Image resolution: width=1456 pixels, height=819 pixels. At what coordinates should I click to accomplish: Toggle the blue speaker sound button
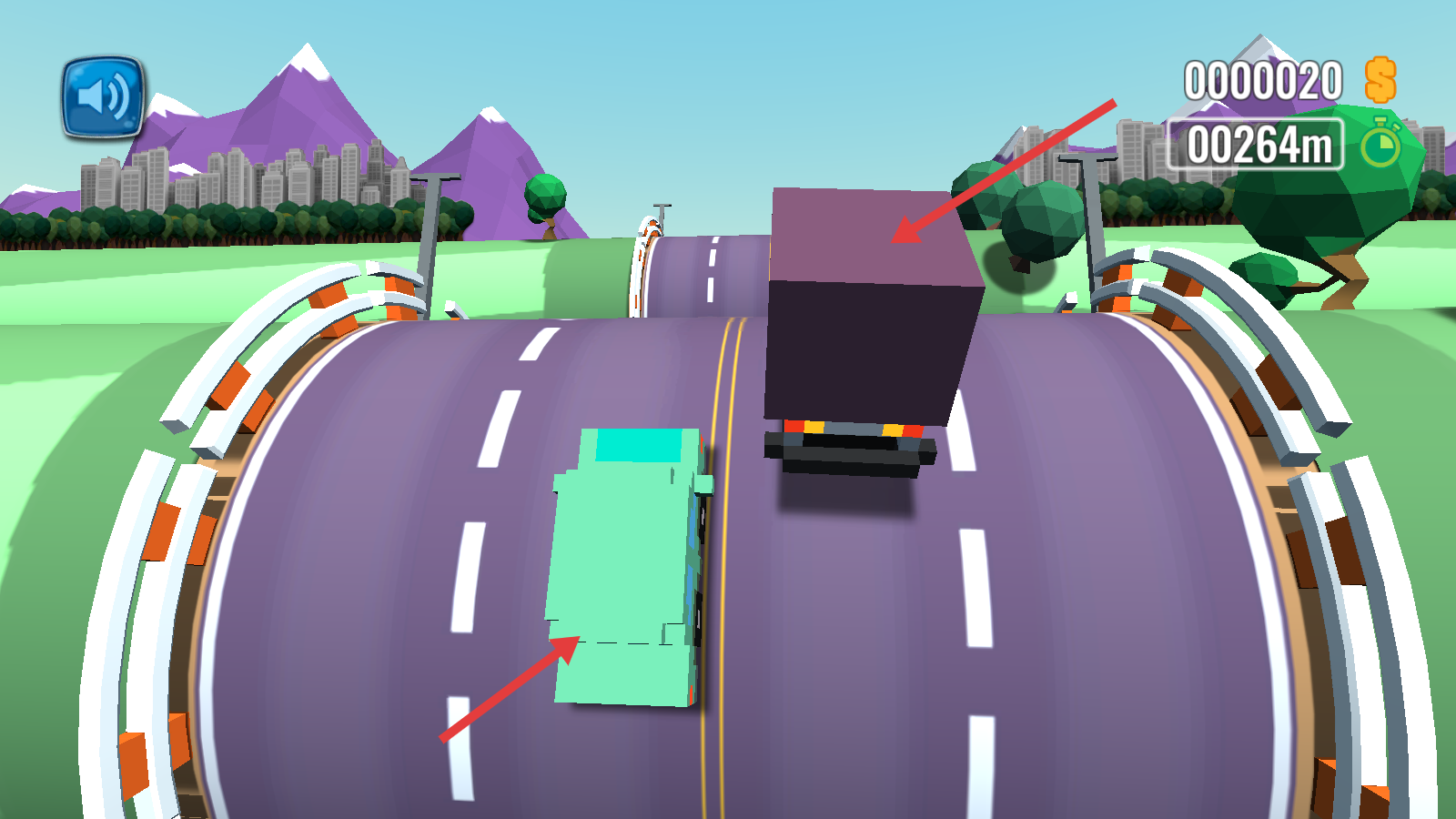(103, 97)
